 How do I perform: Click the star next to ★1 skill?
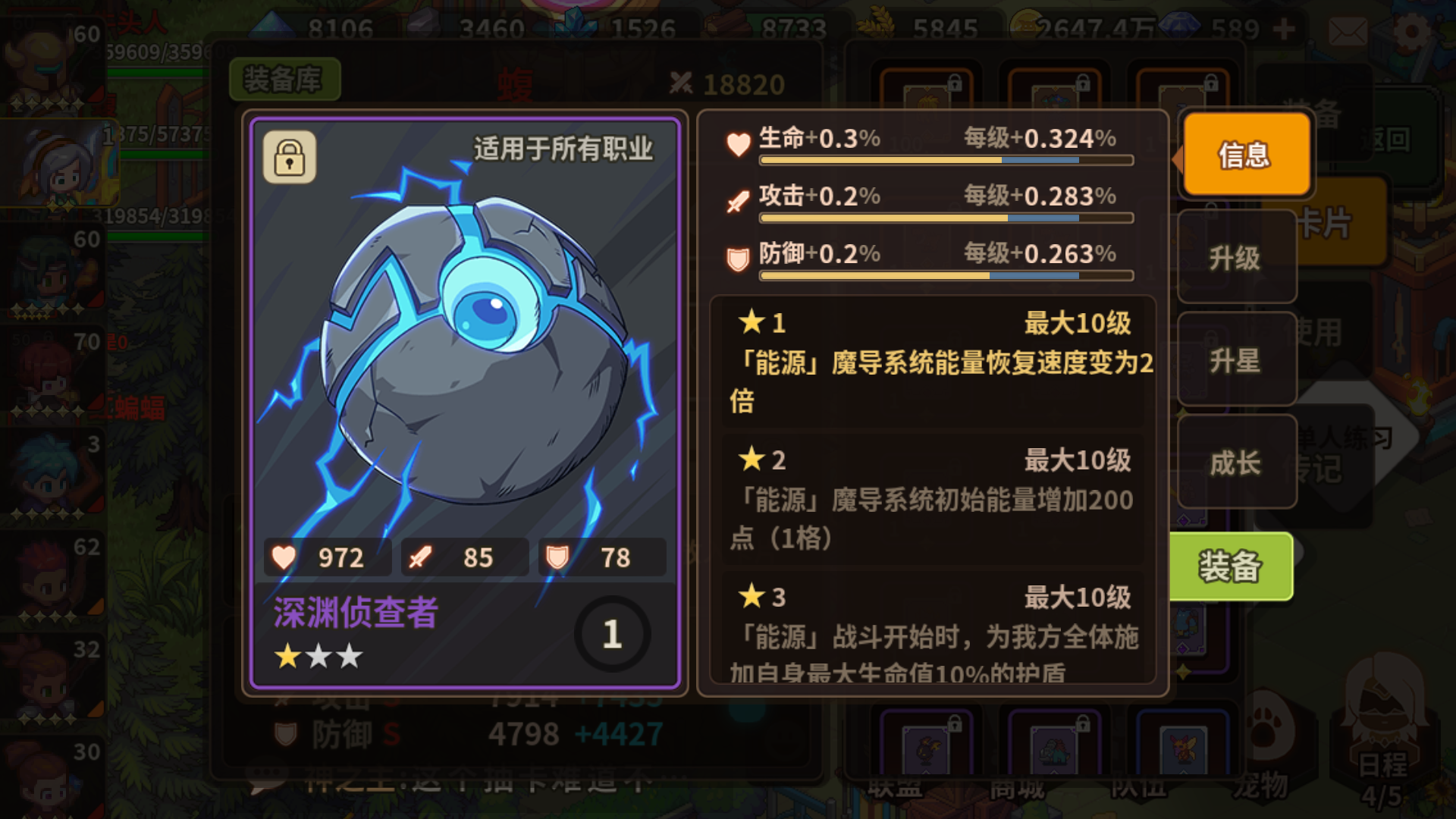coord(752,322)
